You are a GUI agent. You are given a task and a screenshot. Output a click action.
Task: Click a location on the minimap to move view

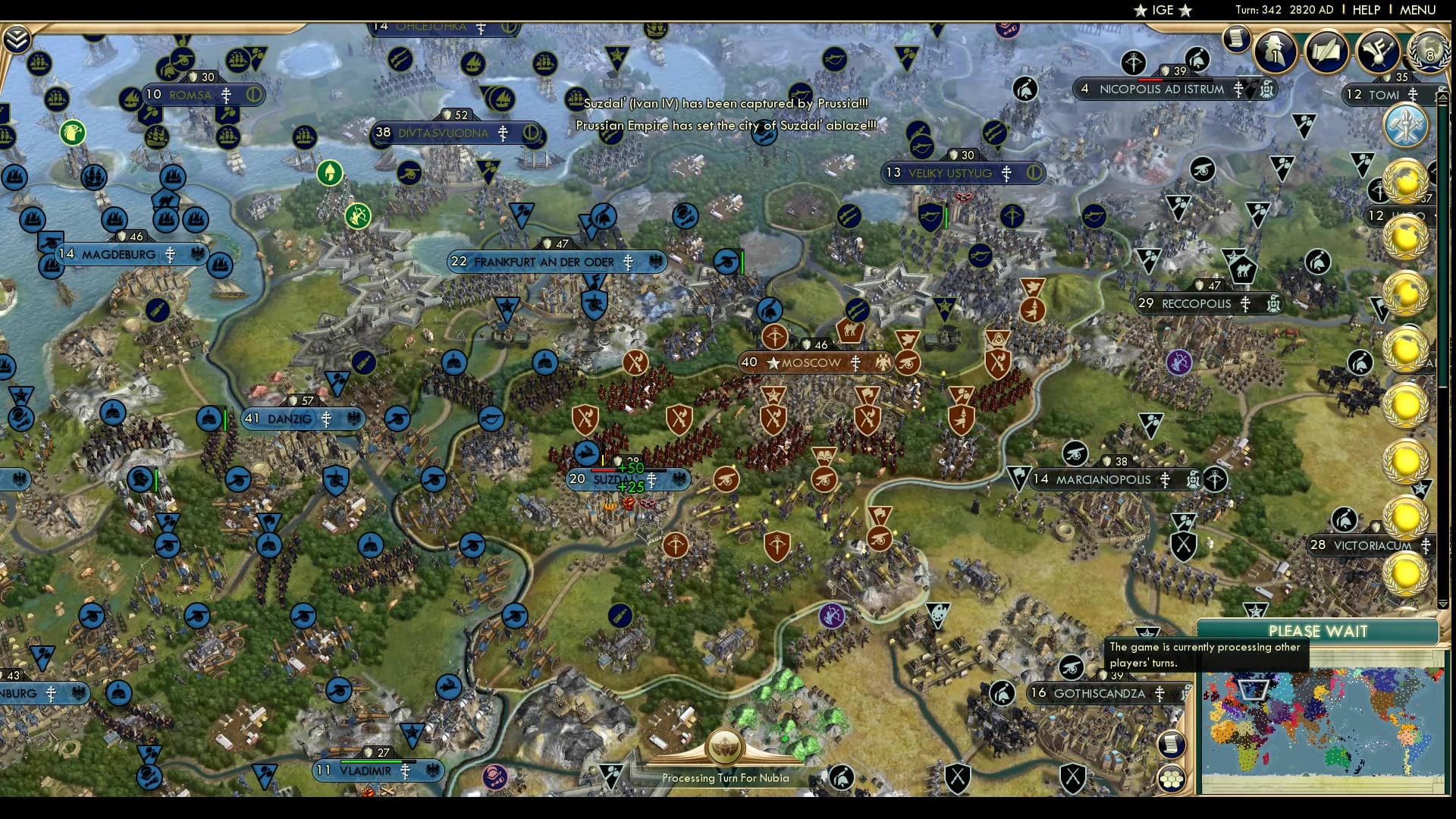click(1335, 720)
